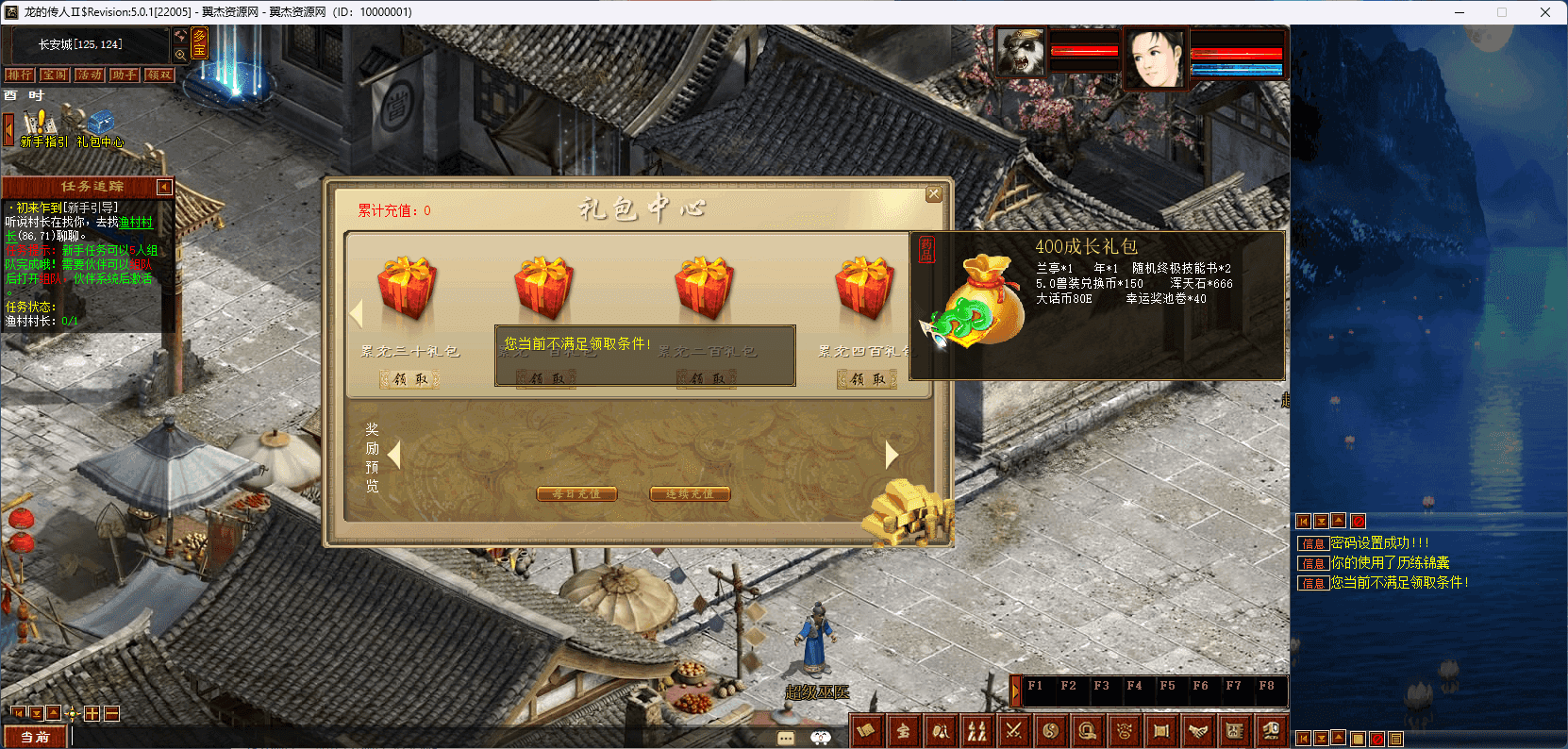This screenshot has height=749, width=1568.
Task: Toggle chat window size with the plus icon
Action: tap(92, 713)
